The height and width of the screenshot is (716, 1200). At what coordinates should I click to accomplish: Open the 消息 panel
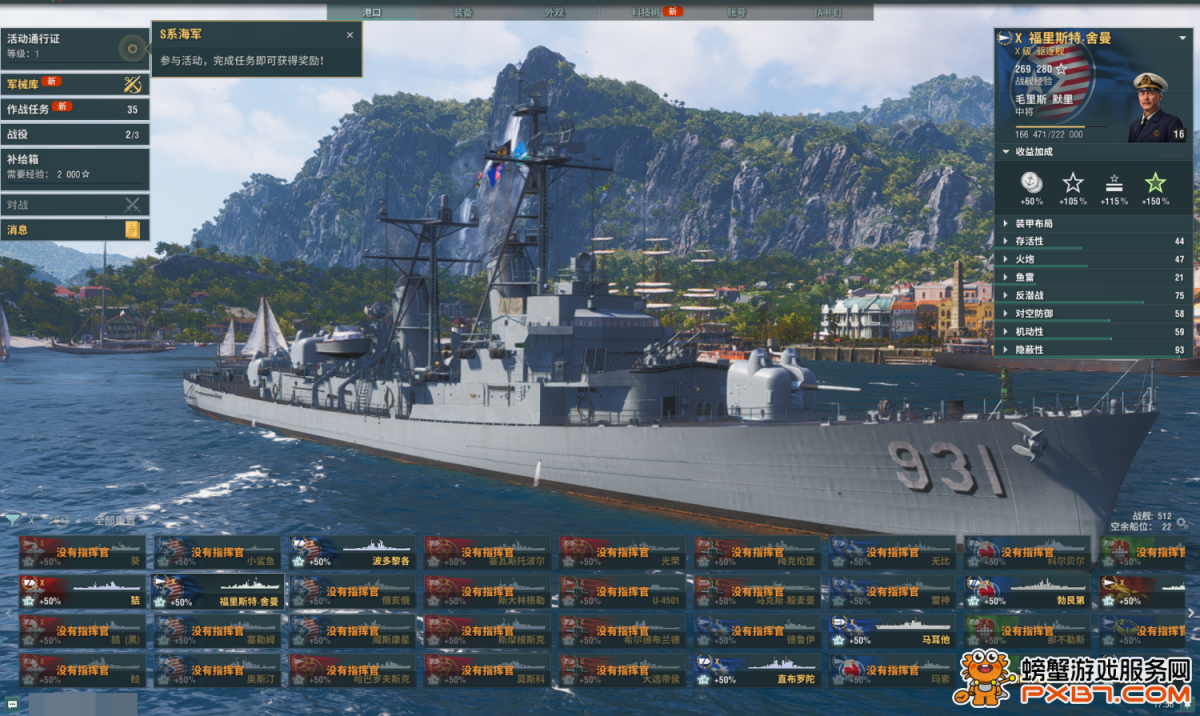coord(75,230)
